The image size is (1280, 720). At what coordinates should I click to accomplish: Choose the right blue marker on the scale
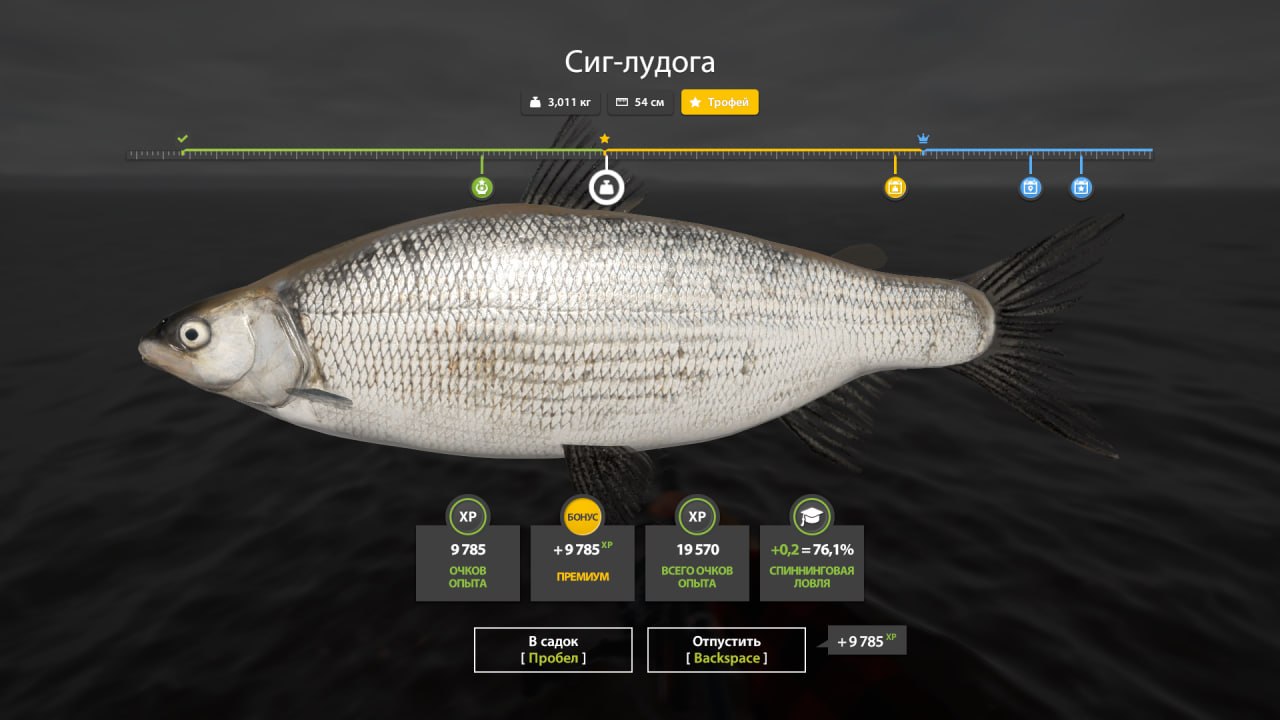[x=1081, y=187]
